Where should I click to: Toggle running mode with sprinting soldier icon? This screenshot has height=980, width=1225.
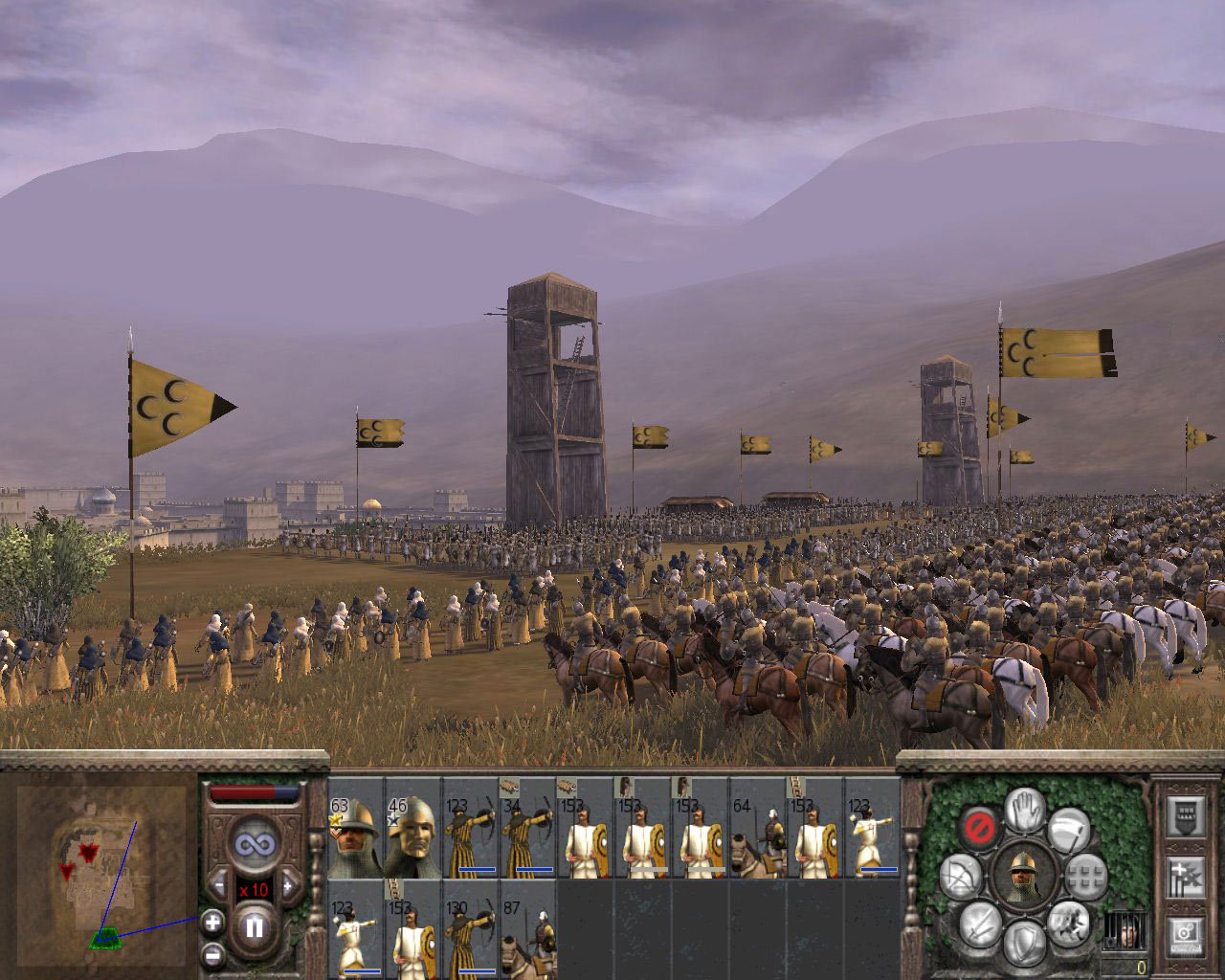coord(1068,927)
